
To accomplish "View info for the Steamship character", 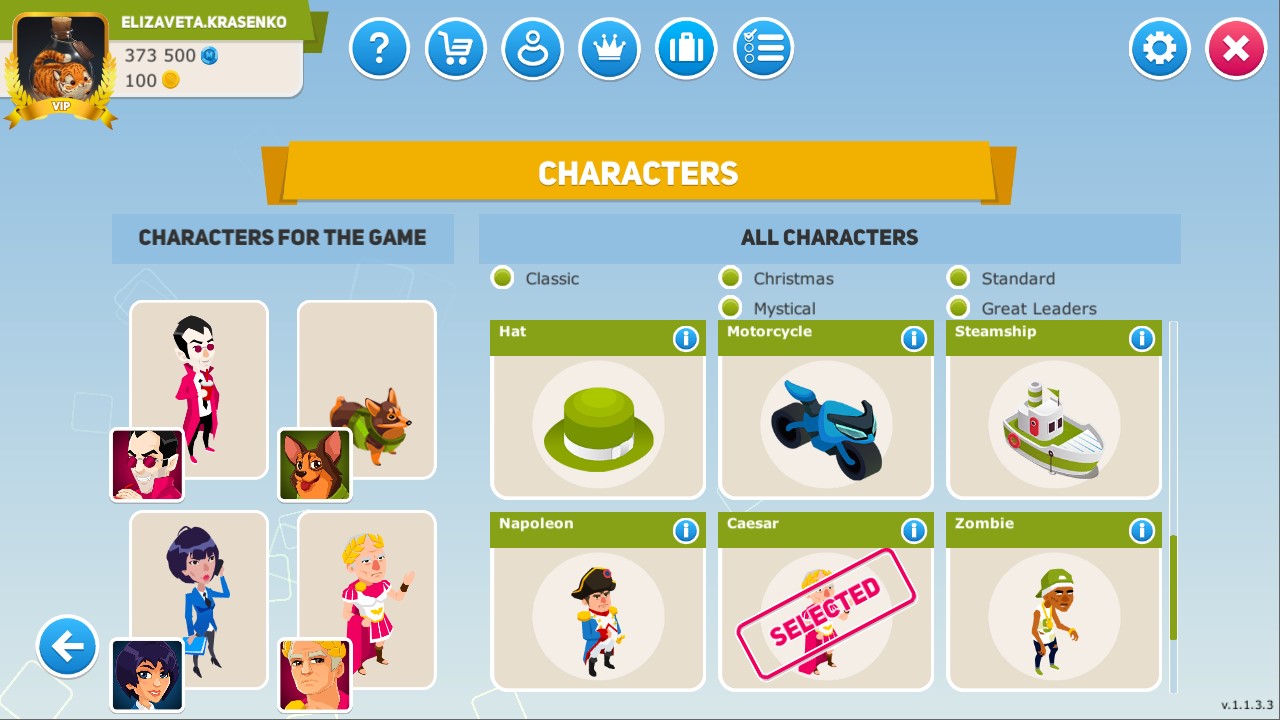I will coord(1142,338).
